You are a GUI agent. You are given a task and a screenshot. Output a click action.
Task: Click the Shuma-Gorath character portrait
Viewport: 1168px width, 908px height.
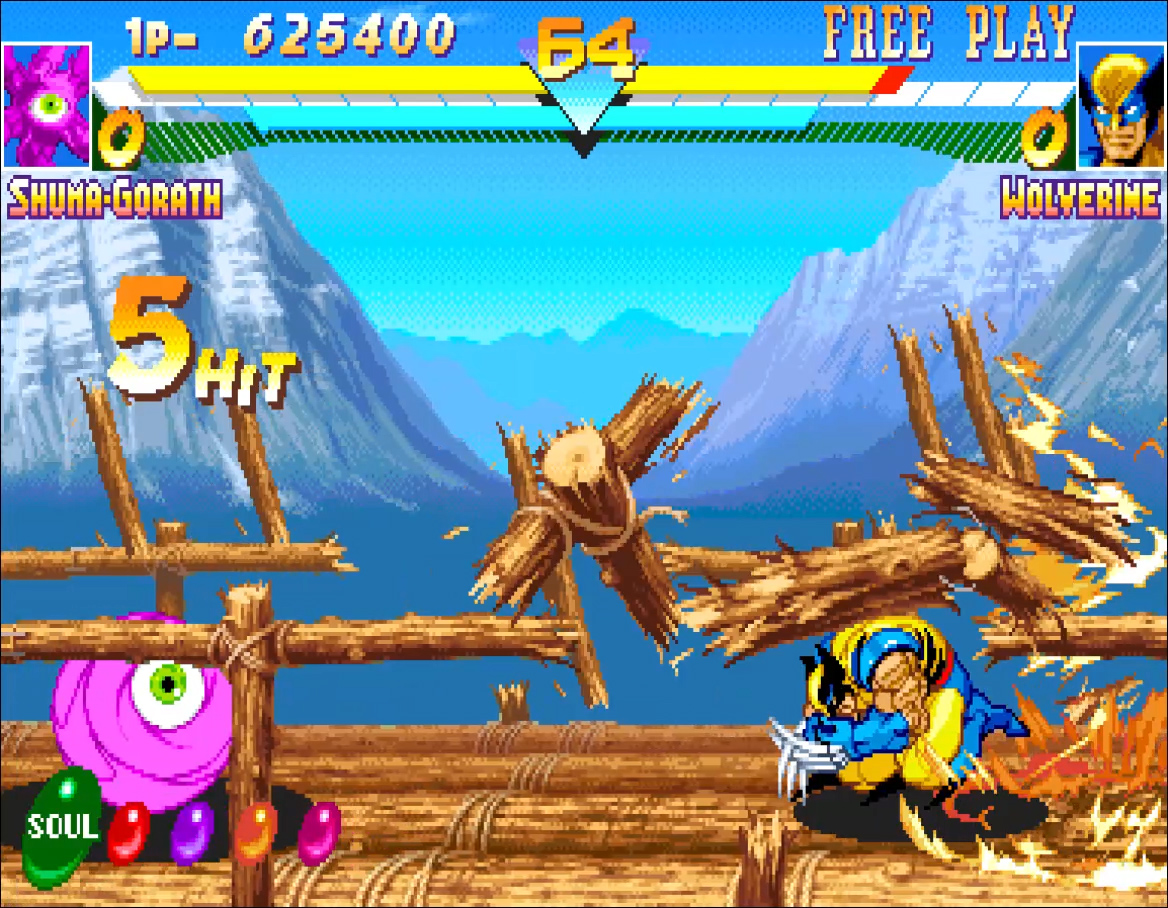click(47, 105)
